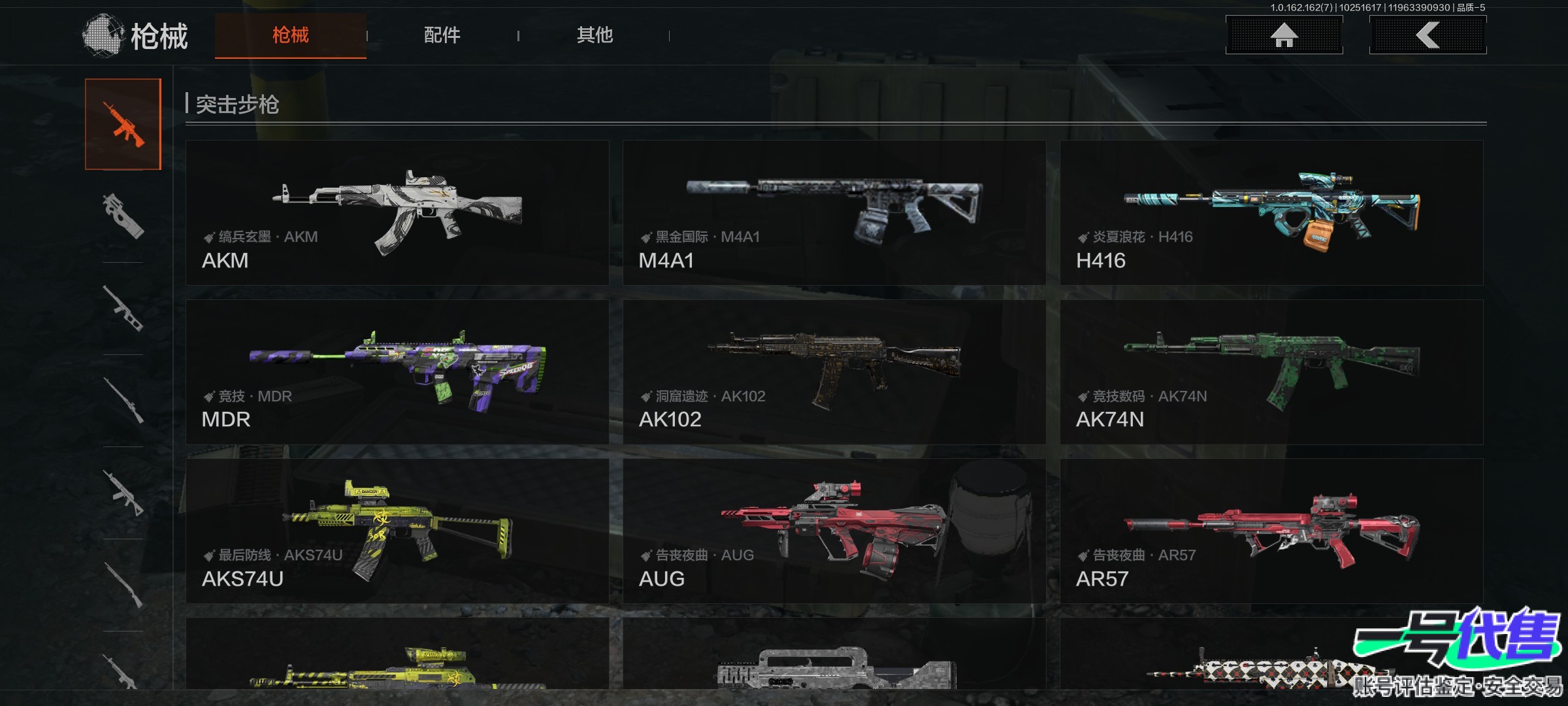Select the 其他 tab
The height and width of the screenshot is (706, 1568).
pos(595,35)
